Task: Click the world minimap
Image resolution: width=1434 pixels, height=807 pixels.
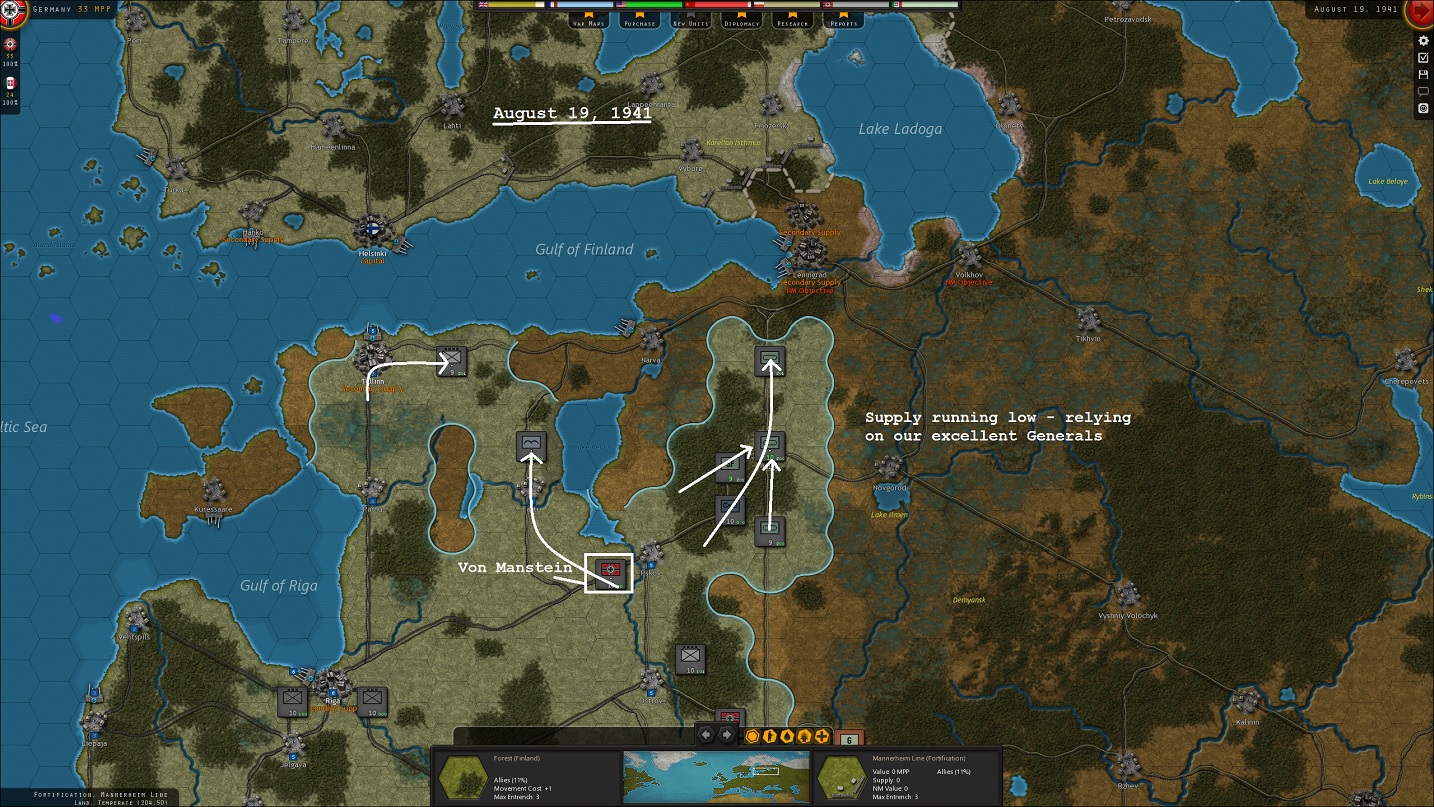Action: tap(716, 775)
